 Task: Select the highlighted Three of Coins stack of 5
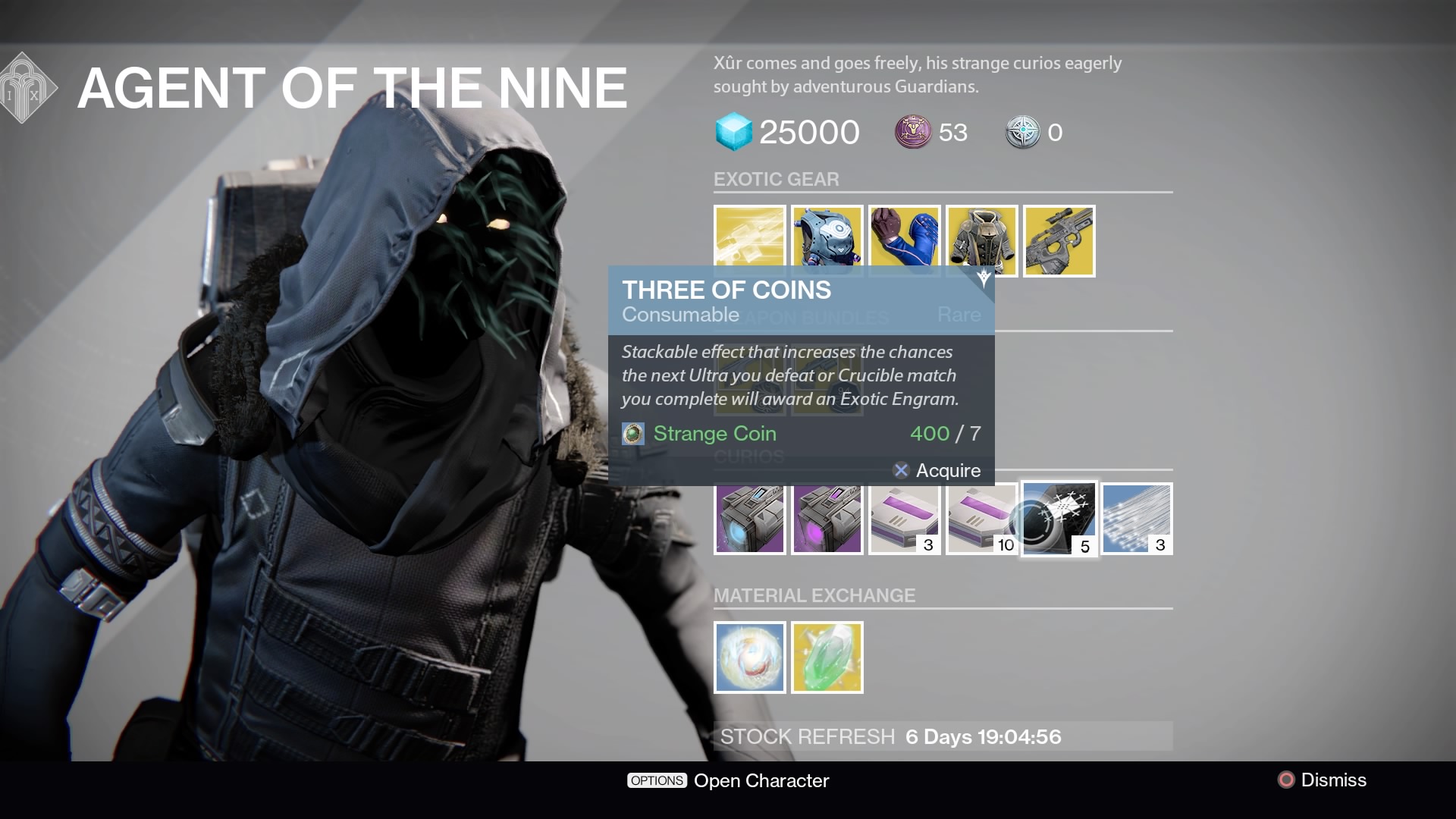point(1059,519)
